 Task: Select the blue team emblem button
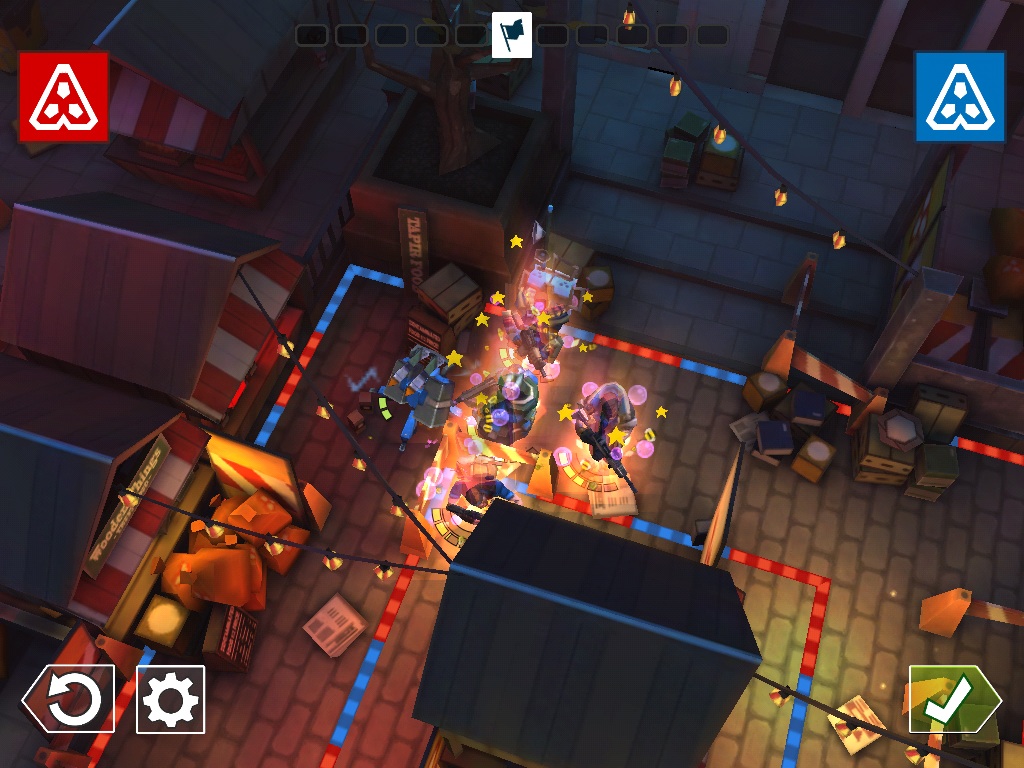(959, 96)
